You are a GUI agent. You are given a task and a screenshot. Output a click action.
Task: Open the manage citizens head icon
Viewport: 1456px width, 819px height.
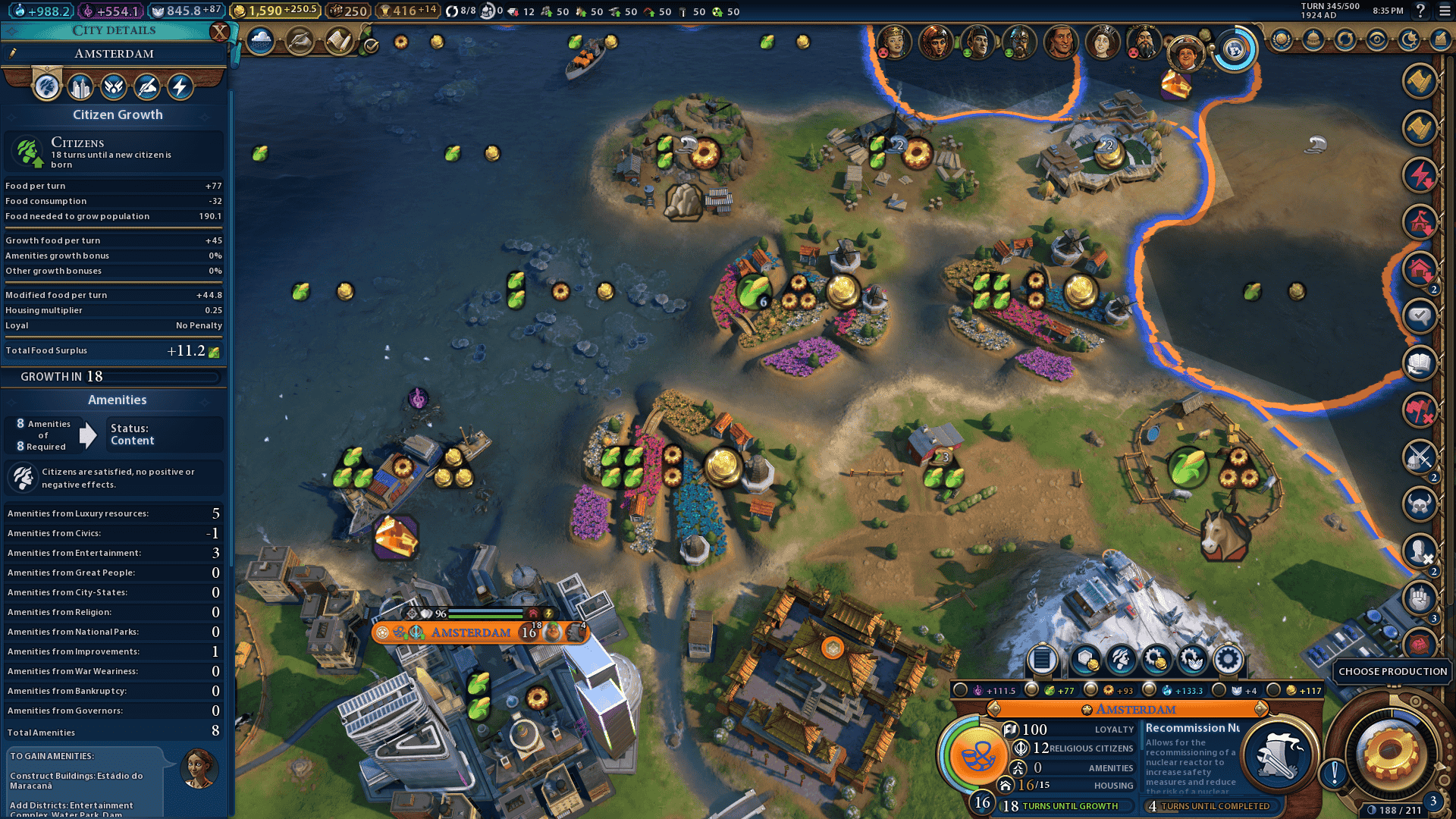(x=1121, y=660)
